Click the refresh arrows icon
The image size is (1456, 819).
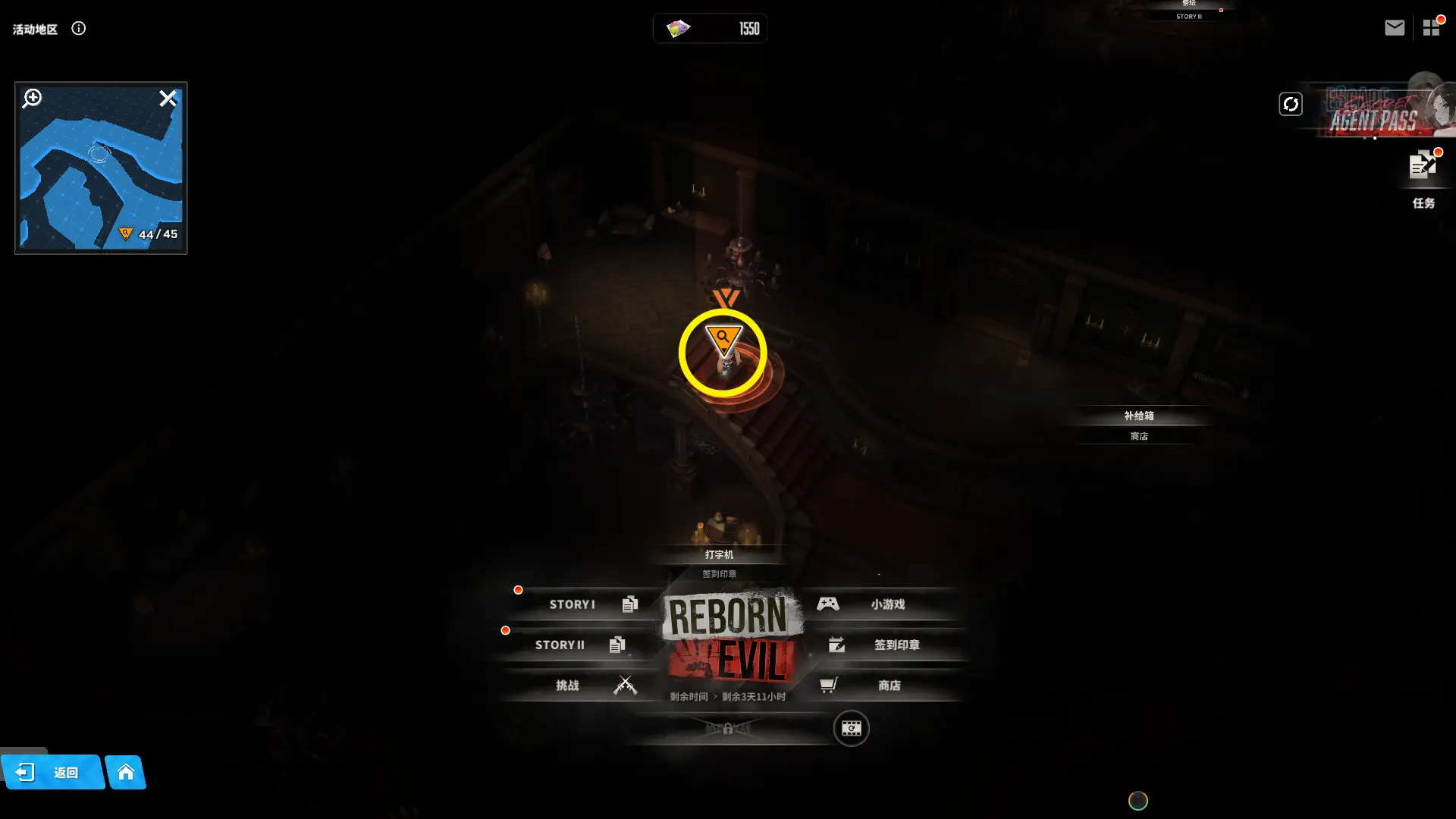tap(1291, 104)
